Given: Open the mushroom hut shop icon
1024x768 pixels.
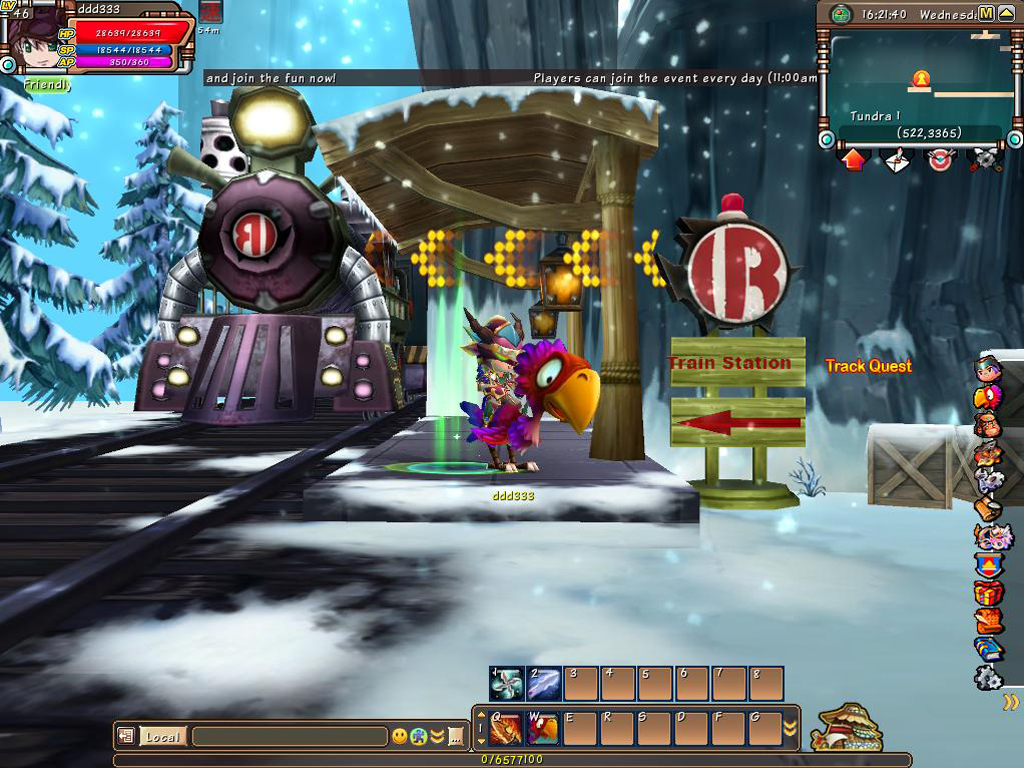Looking at the screenshot, I should point(846,727).
